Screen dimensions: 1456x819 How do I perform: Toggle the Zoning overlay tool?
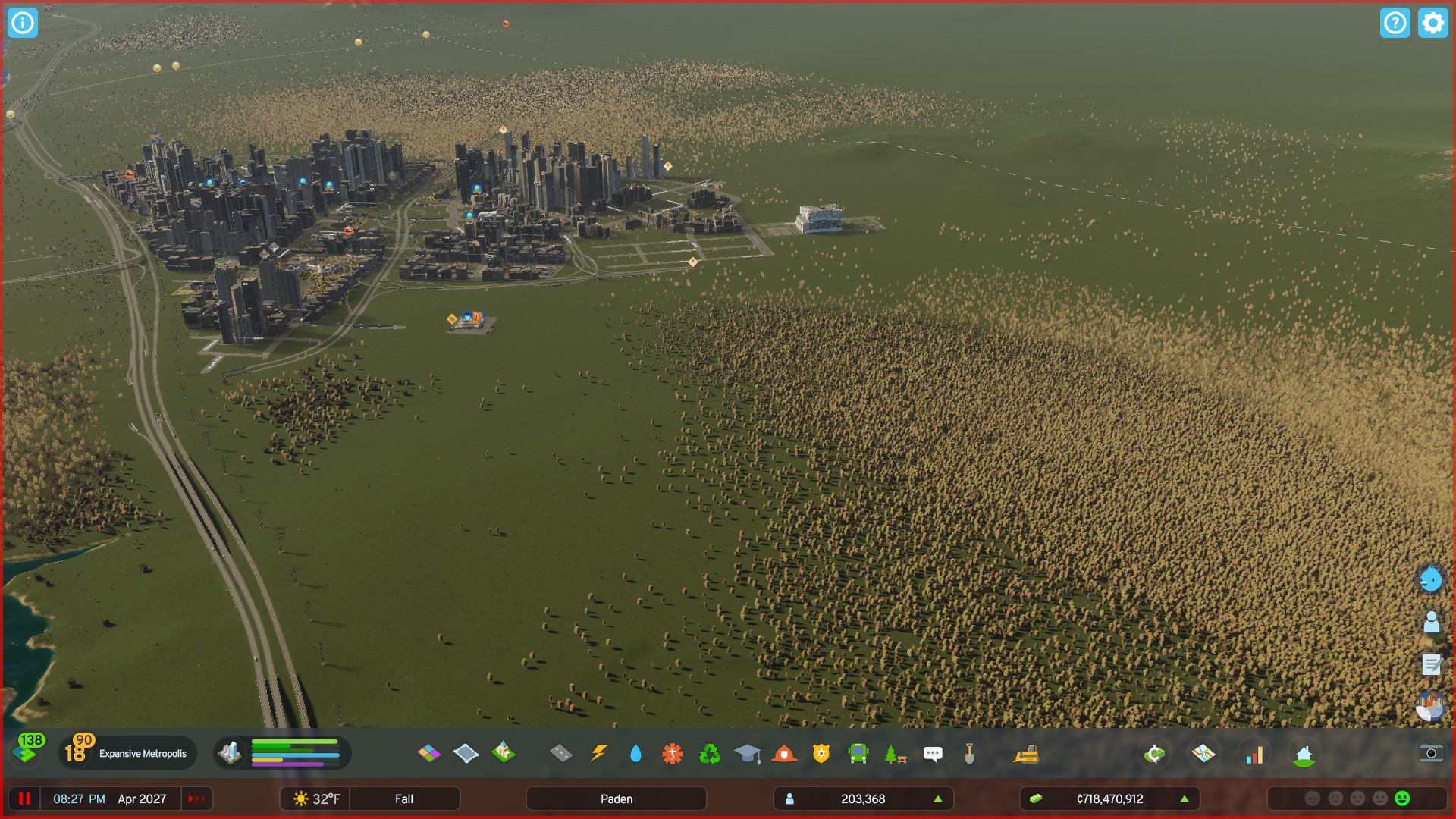tap(430, 754)
